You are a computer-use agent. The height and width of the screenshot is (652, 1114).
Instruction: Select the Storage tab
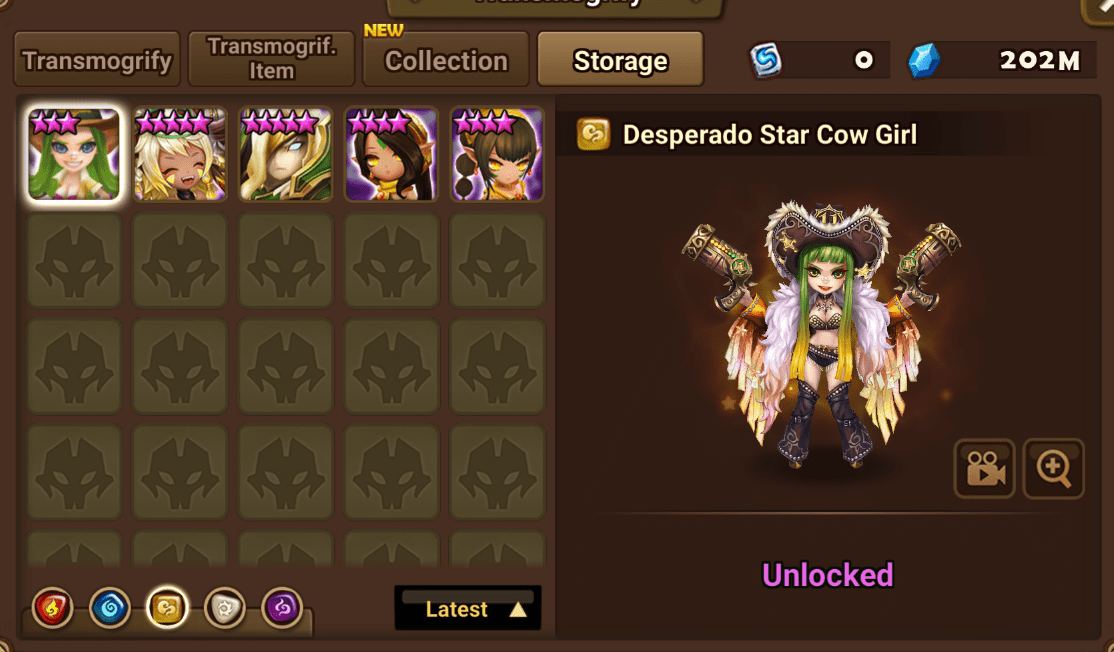point(620,60)
